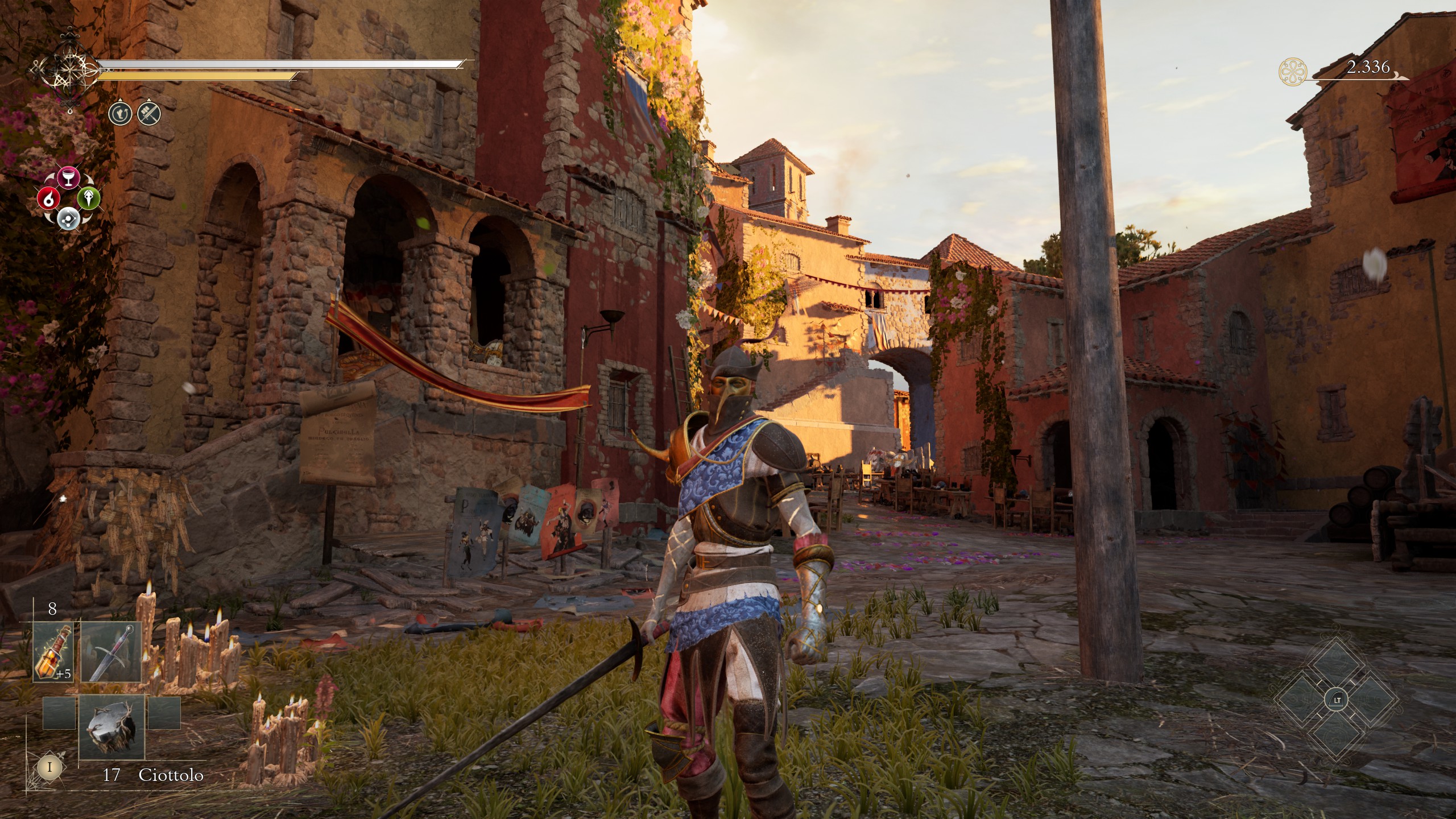Inspect the fist and sword buff icon
The width and height of the screenshot is (1456, 819).
[x=149, y=114]
